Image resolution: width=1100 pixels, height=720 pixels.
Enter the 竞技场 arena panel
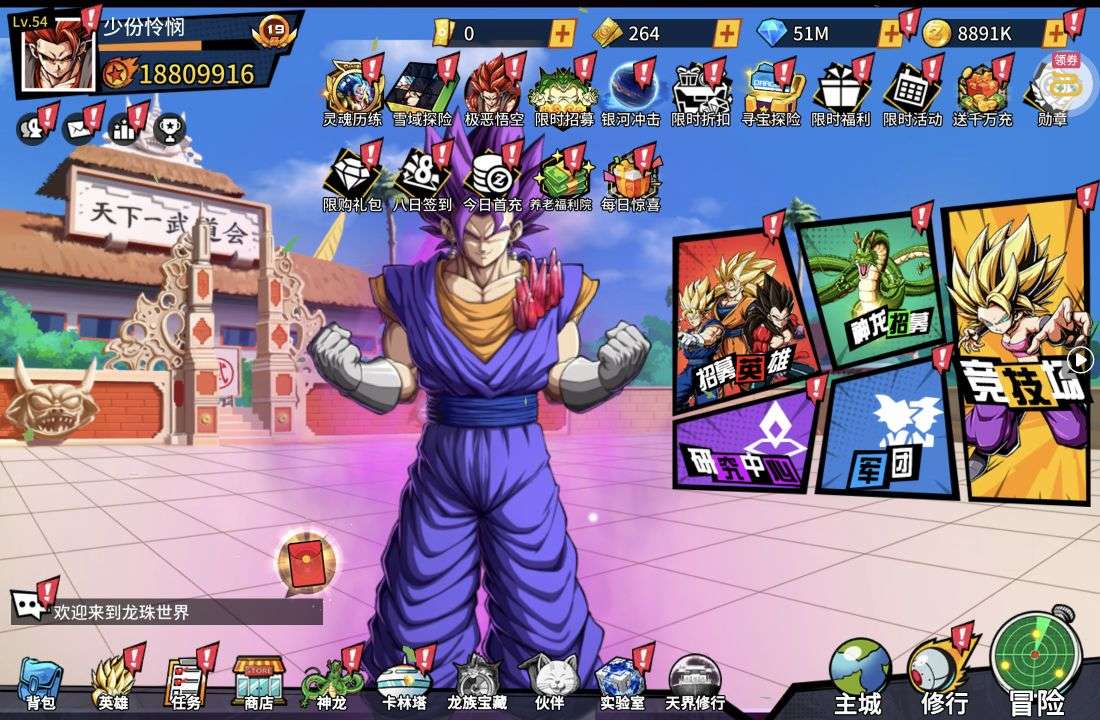pos(1015,350)
